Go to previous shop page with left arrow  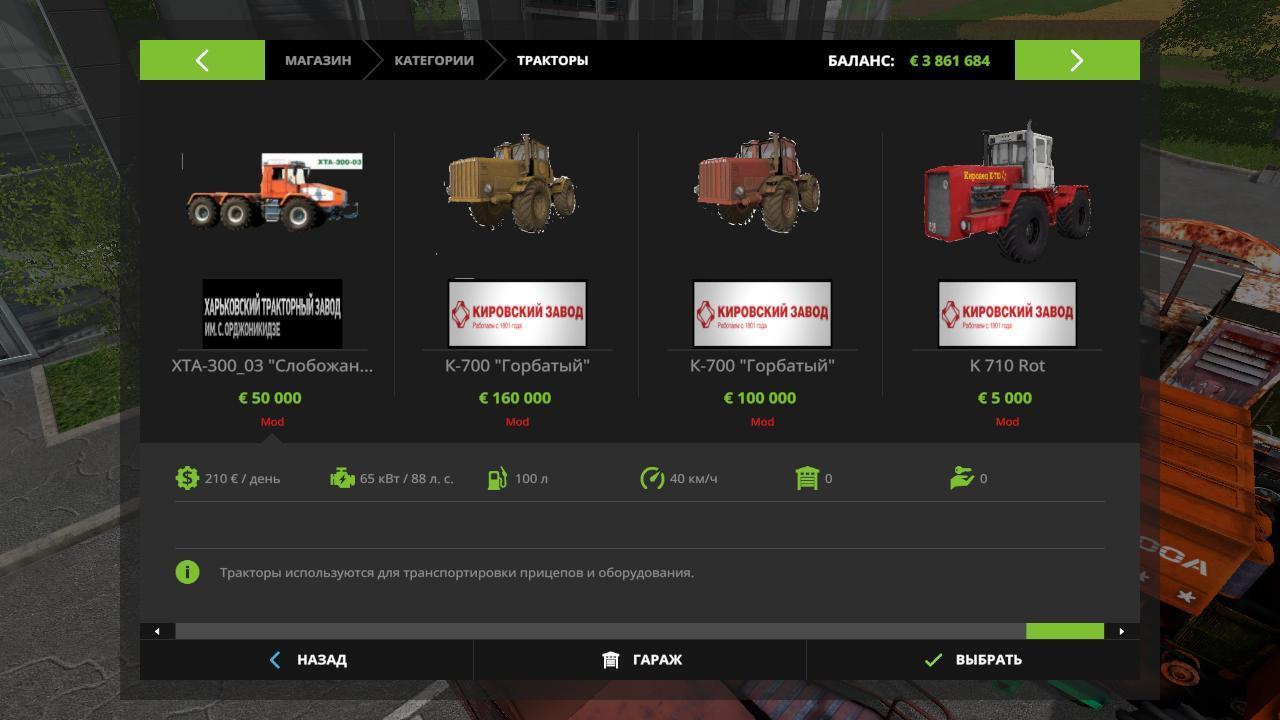point(202,60)
